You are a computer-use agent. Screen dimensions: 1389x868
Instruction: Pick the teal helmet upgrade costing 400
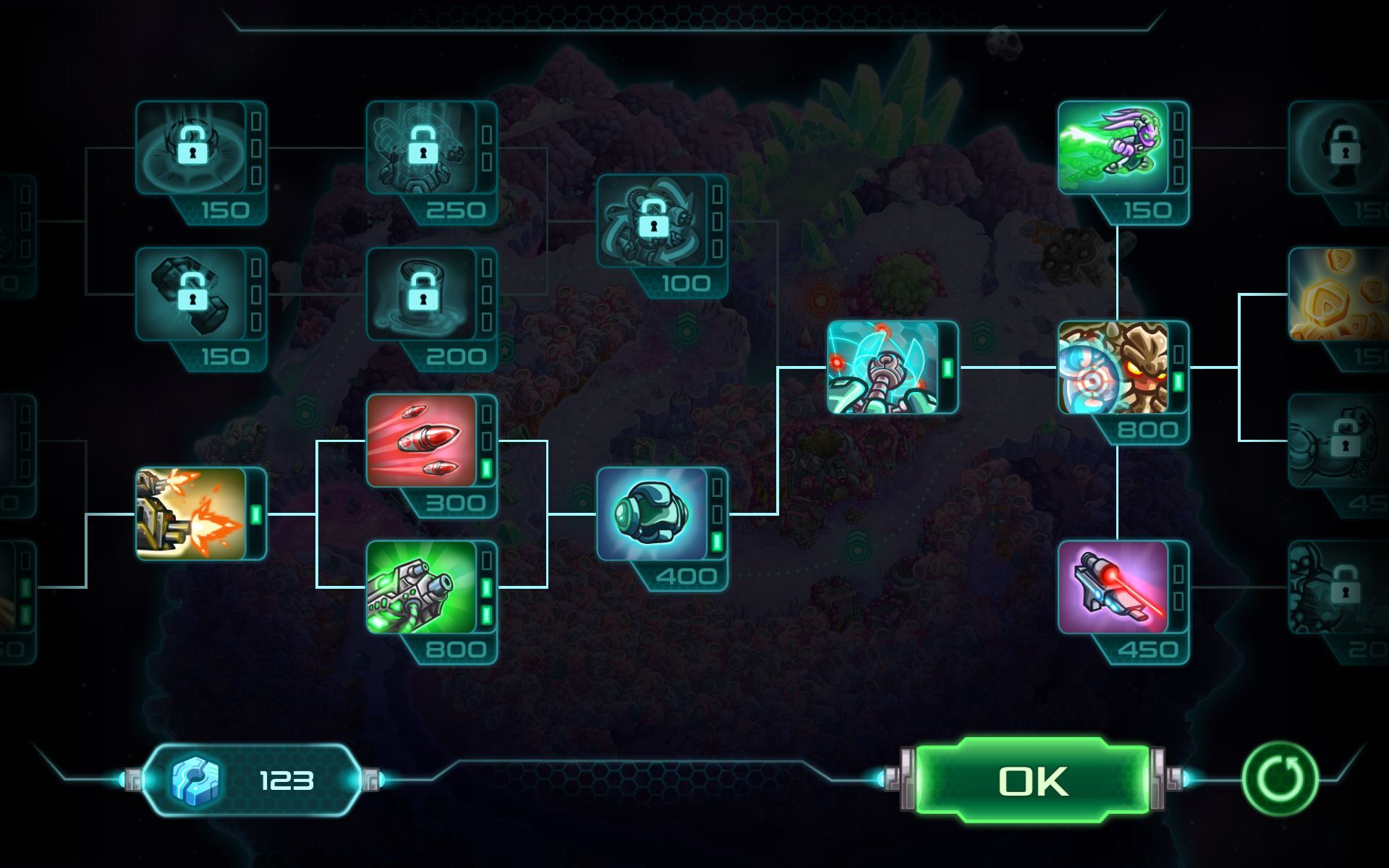[652, 514]
